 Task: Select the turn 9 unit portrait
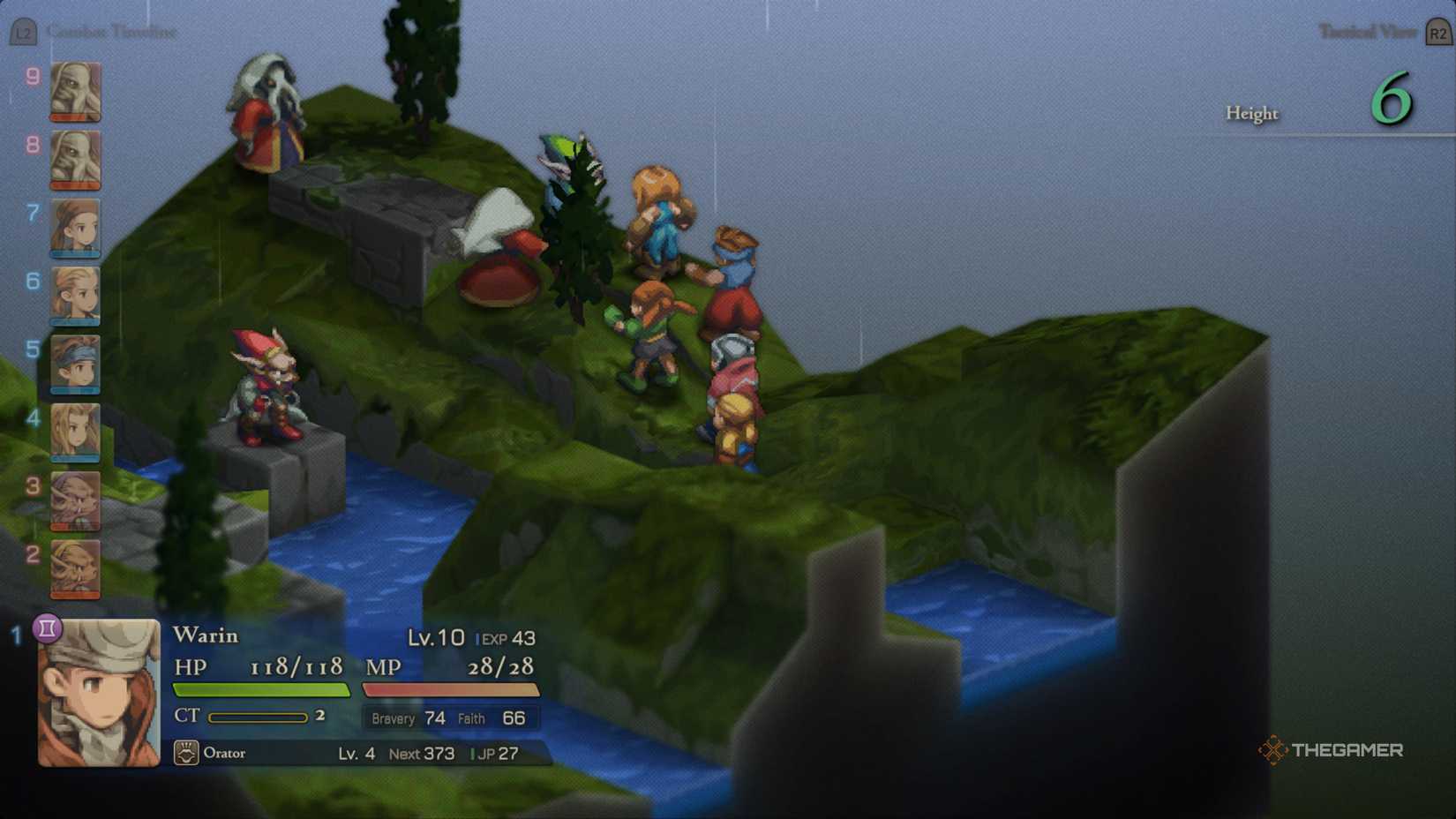[75, 93]
